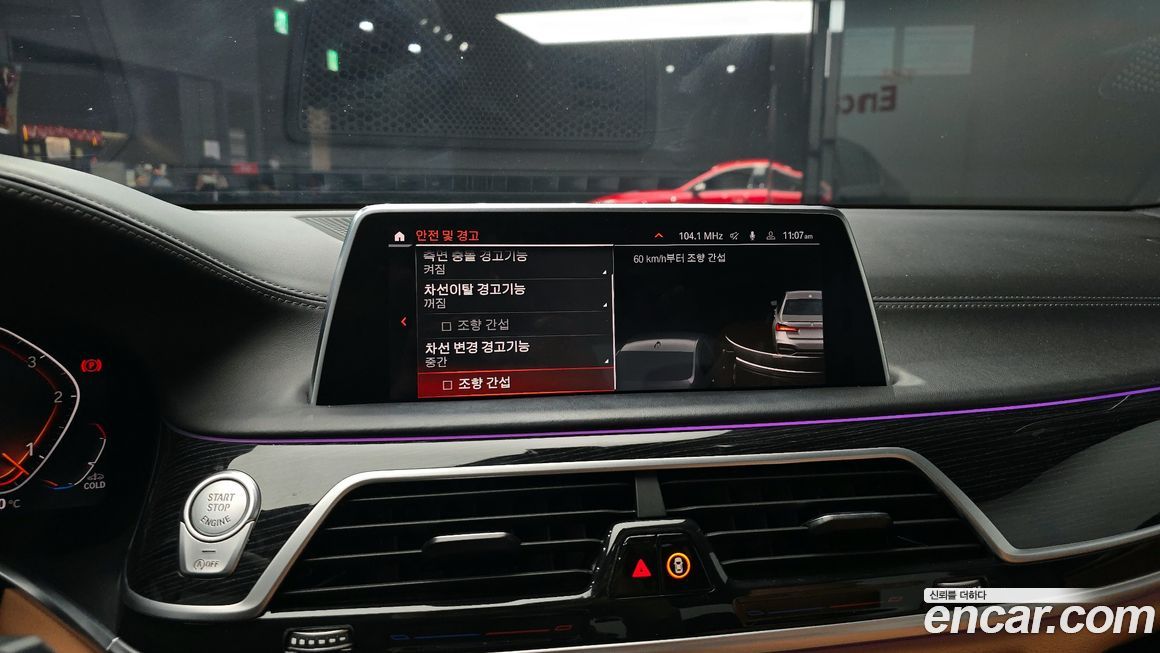Open the driver profile icon
This screenshot has height=653, width=1160.
pyautogui.click(x=769, y=236)
